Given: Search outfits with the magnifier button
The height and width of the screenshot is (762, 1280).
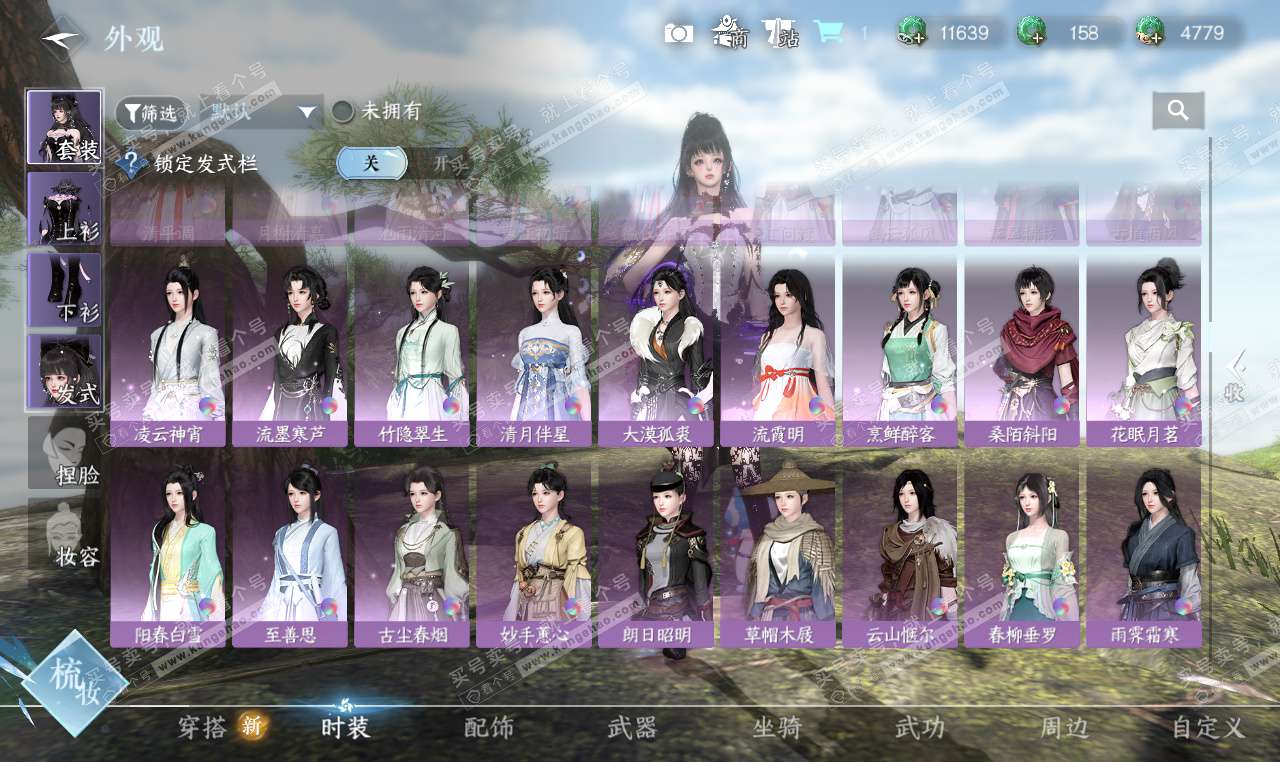Looking at the screenshot, I should pyautogui.click(x=1178, y=111).
